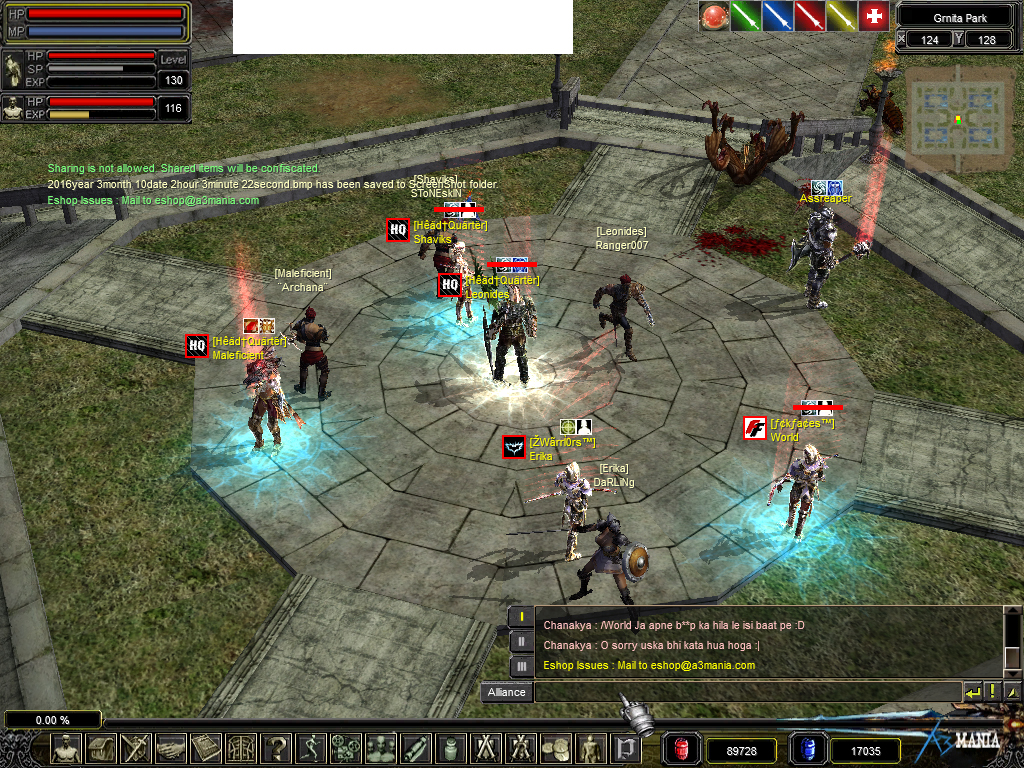Switch to chat tab I

coord(521,617)
